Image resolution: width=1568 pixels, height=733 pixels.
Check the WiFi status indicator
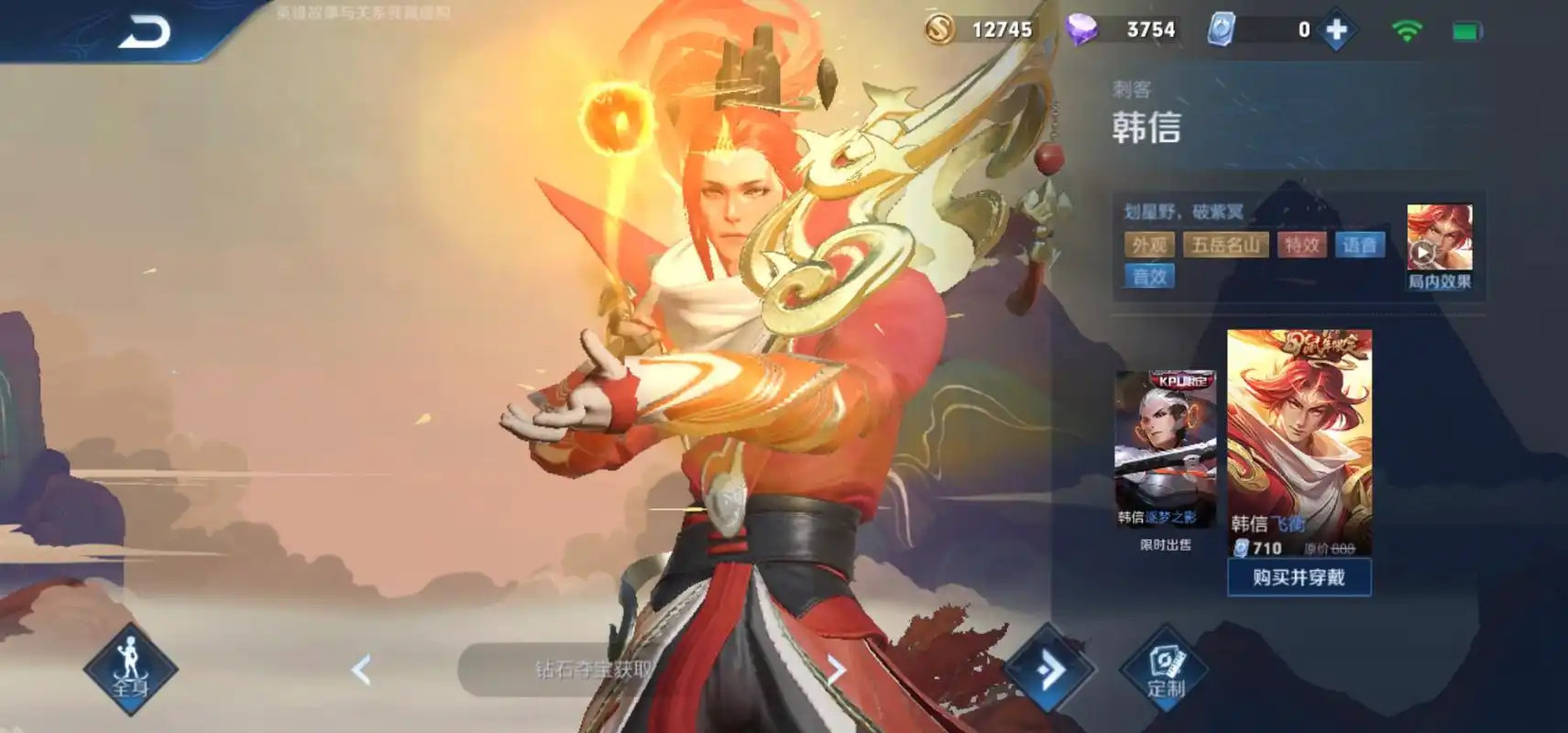click(x=1409, y=28)
